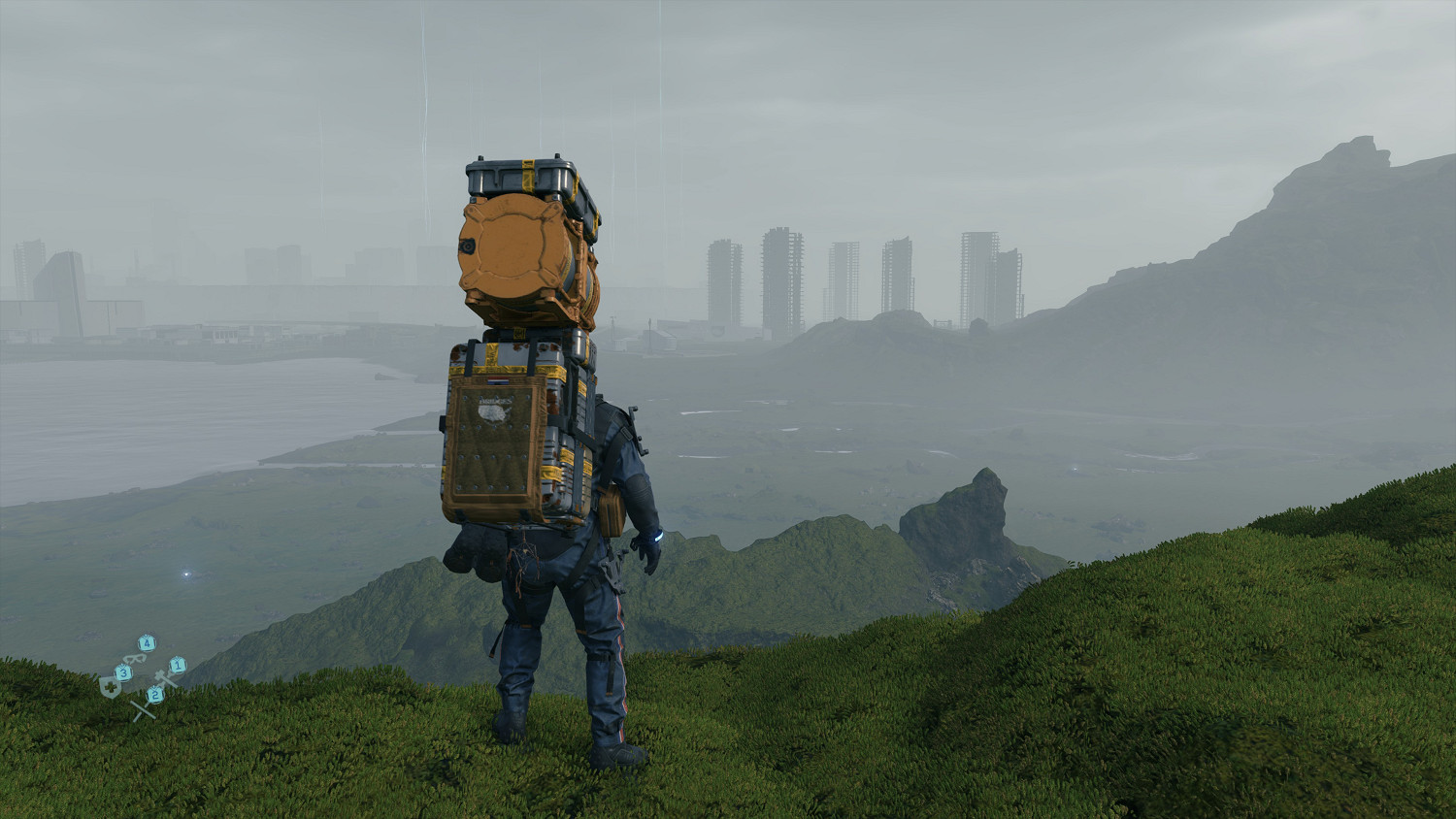
Task: Expand waypoint 4 marker details
Action: (x=147, y=643)
